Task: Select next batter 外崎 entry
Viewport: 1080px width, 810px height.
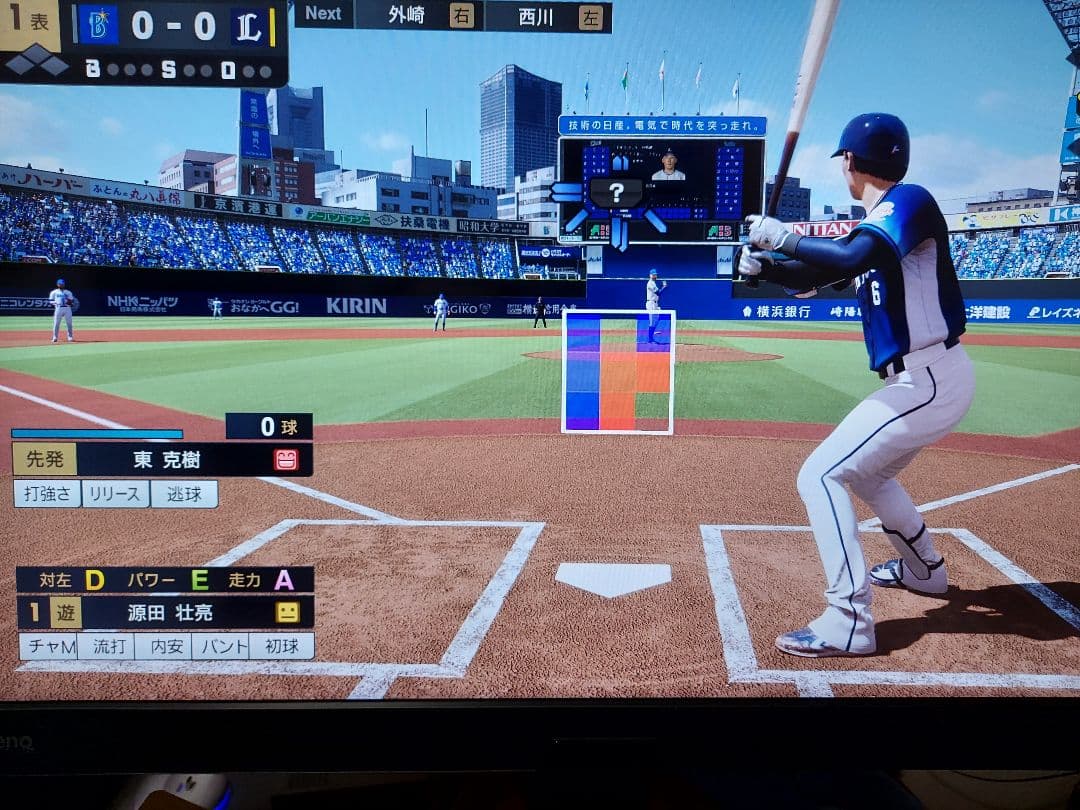Action: pyautogui.click(x=419, y=15)
